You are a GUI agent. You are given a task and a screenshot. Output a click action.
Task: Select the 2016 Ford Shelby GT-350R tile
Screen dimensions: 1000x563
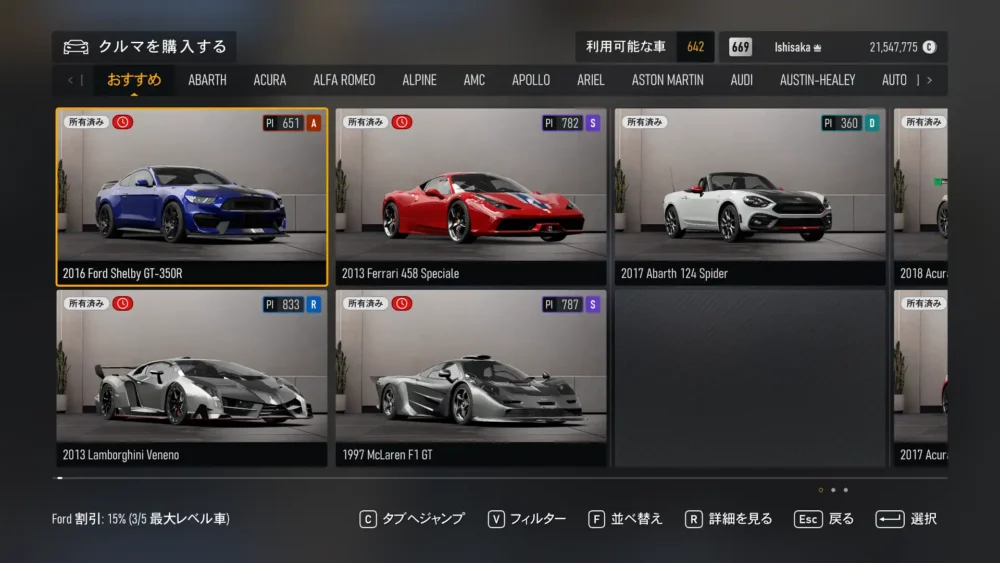pos(191,197)
